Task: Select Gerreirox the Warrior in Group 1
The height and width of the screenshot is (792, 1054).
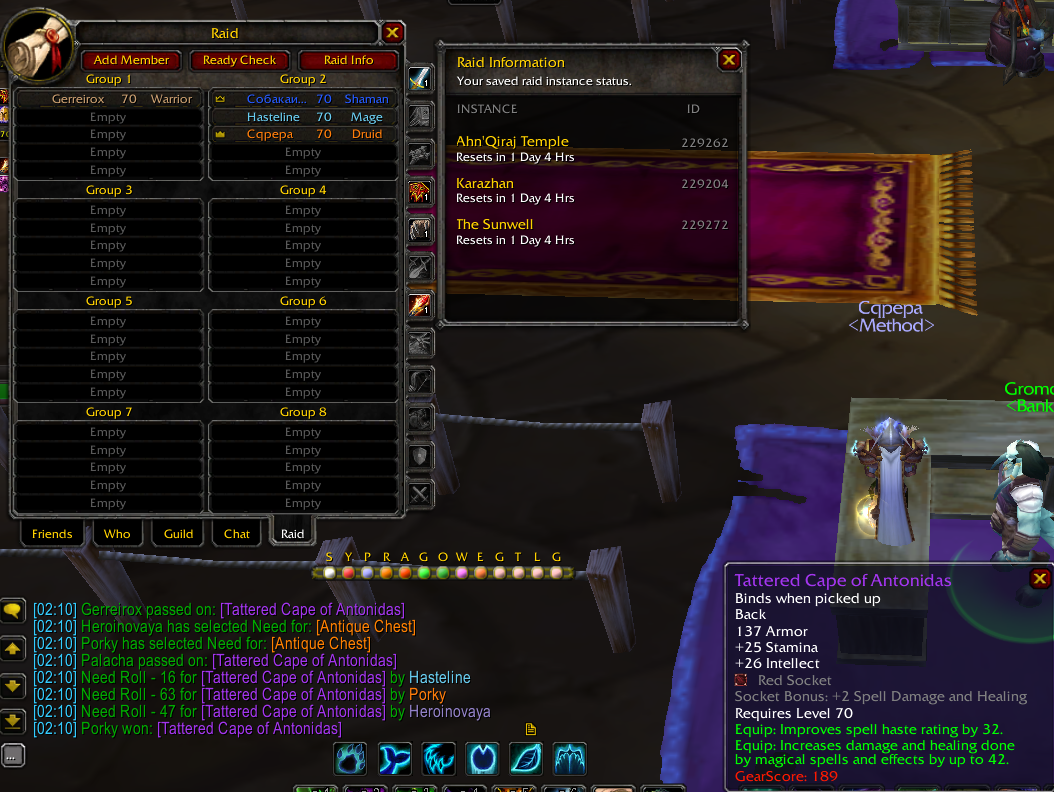Action: pos(108,99)
